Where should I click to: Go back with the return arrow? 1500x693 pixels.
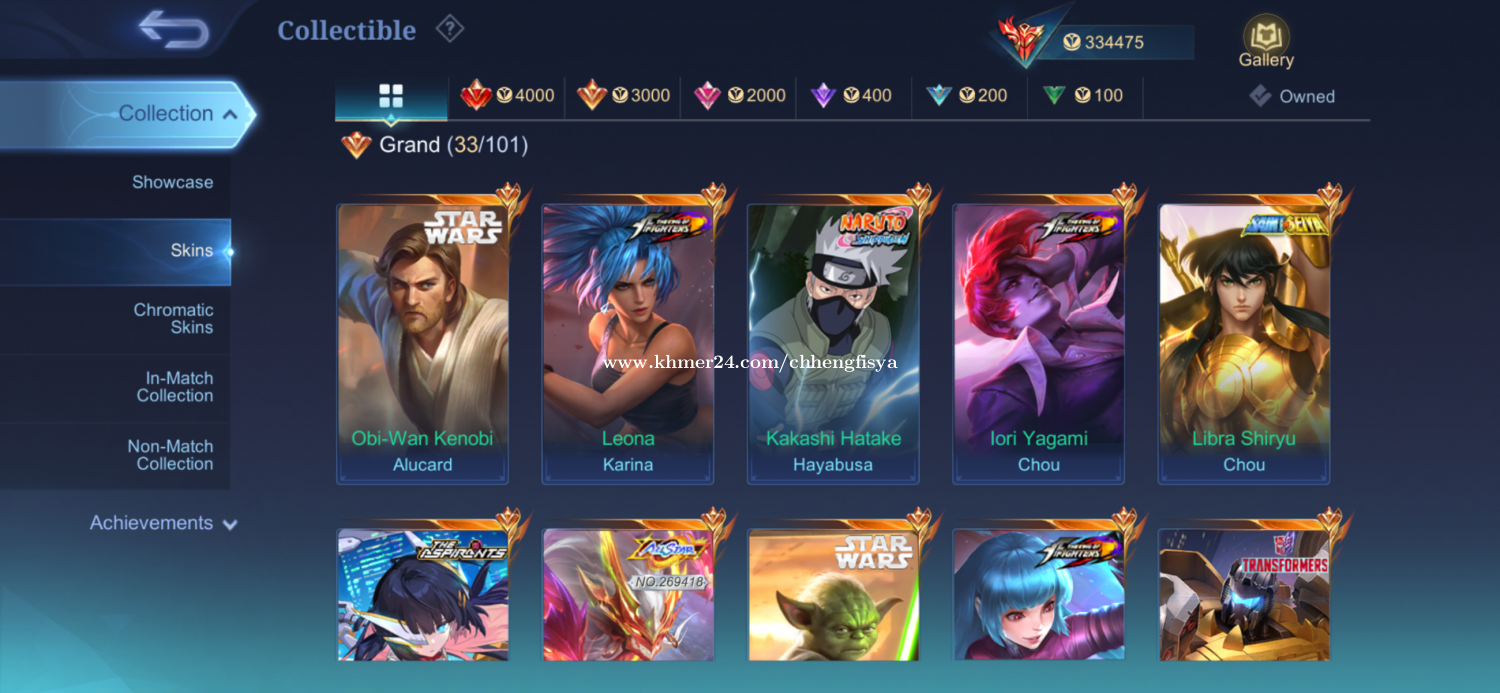click(x=174, y=29)
